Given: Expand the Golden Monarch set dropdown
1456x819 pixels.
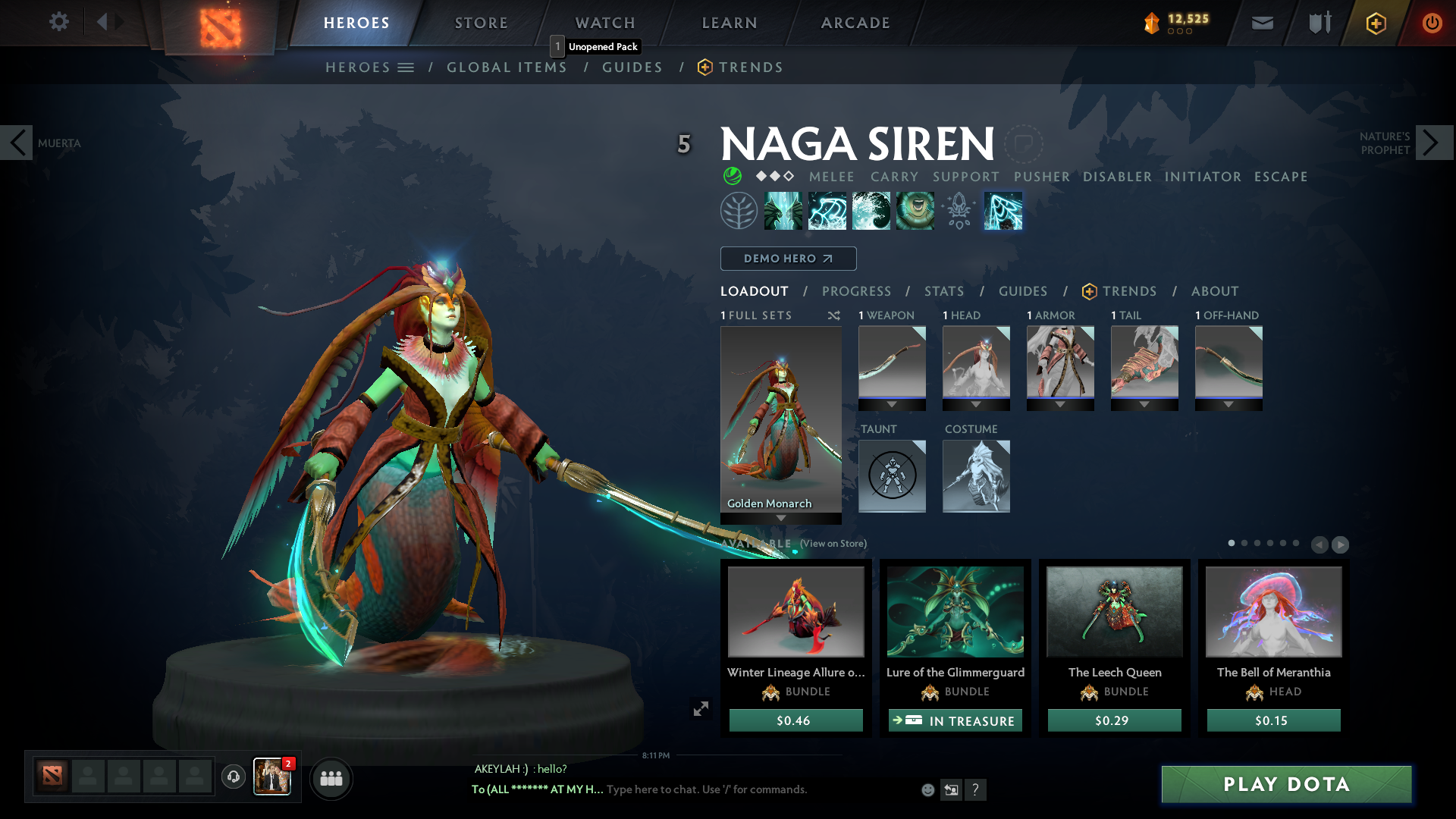Looking at the screenshot, I should point(781,519).
